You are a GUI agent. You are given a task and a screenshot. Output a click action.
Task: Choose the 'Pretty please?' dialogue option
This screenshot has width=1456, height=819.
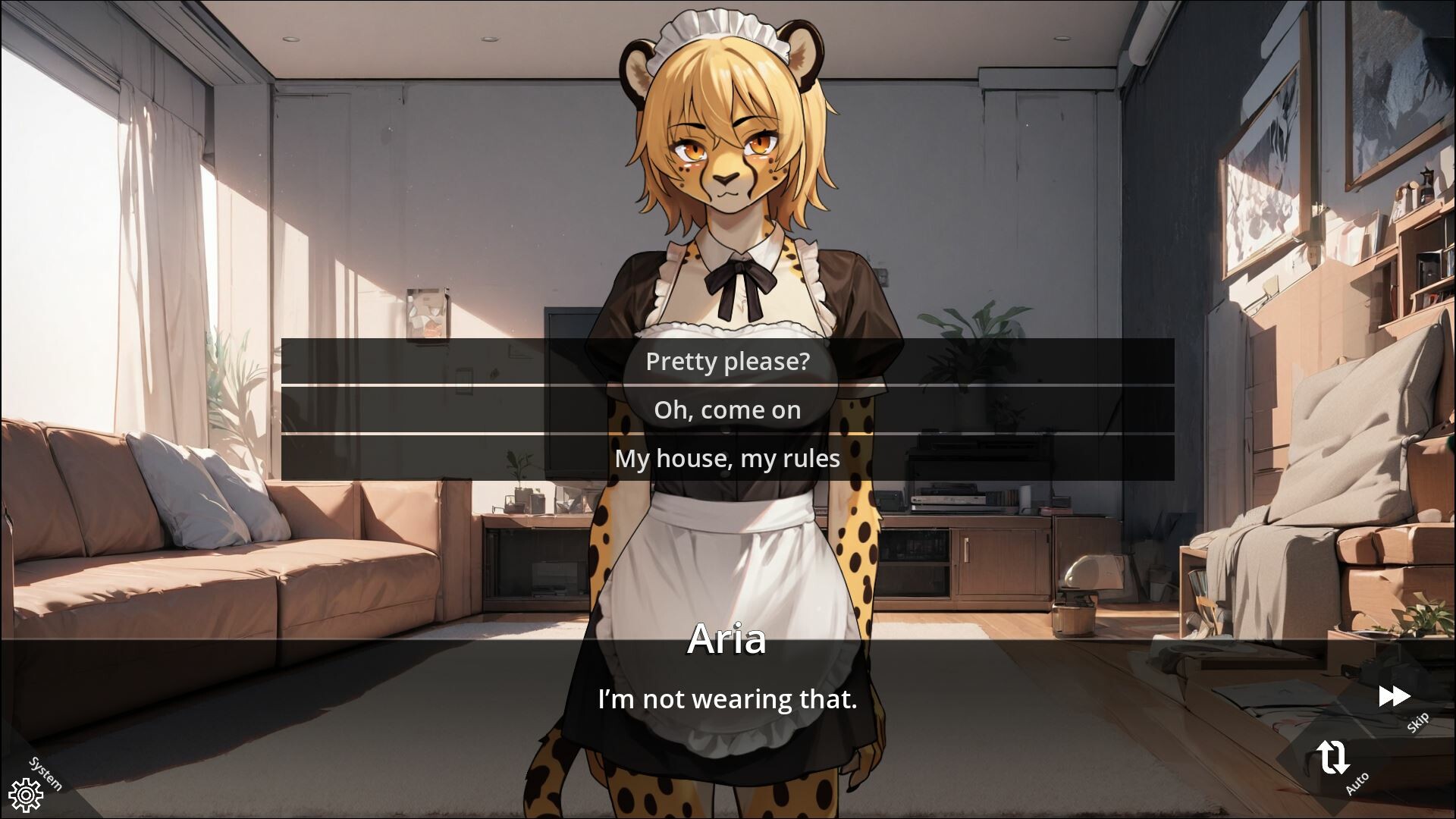tap(726, 362)
